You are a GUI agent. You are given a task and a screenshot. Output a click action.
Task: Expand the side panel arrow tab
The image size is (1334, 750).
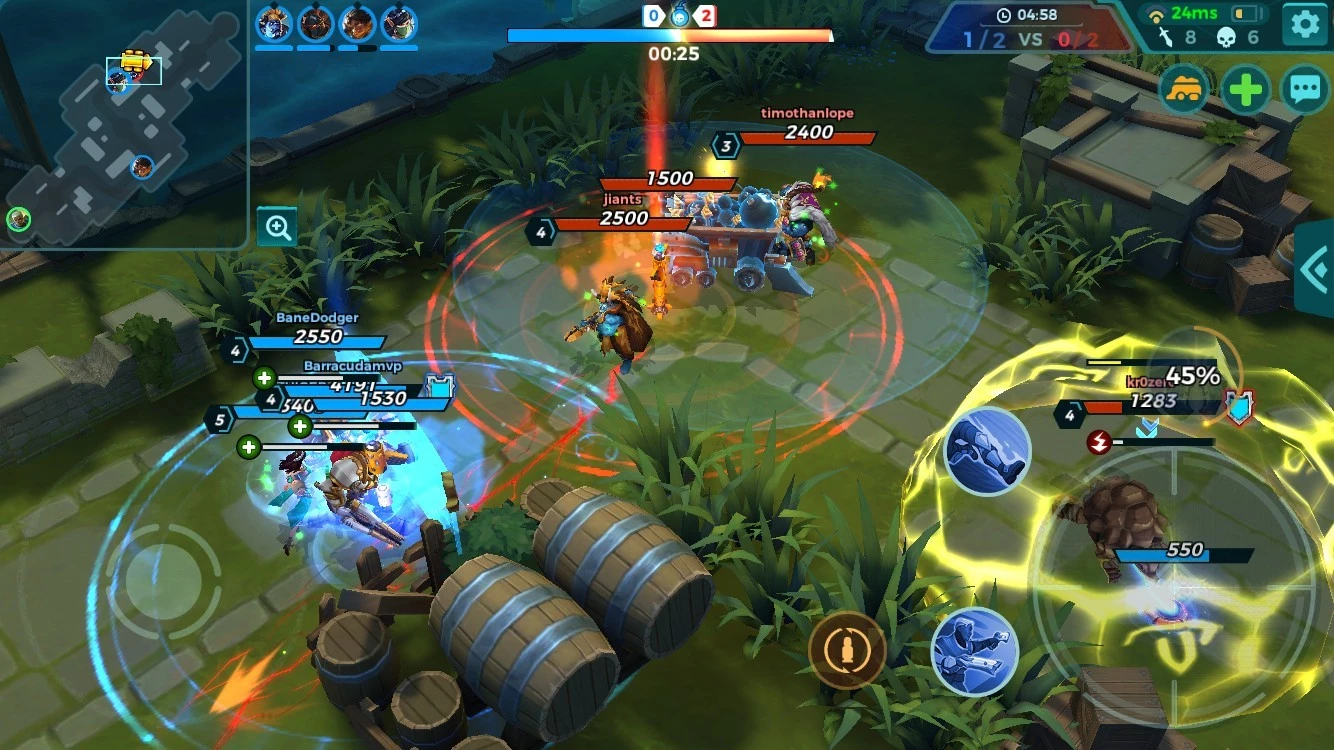(1315, 269)
